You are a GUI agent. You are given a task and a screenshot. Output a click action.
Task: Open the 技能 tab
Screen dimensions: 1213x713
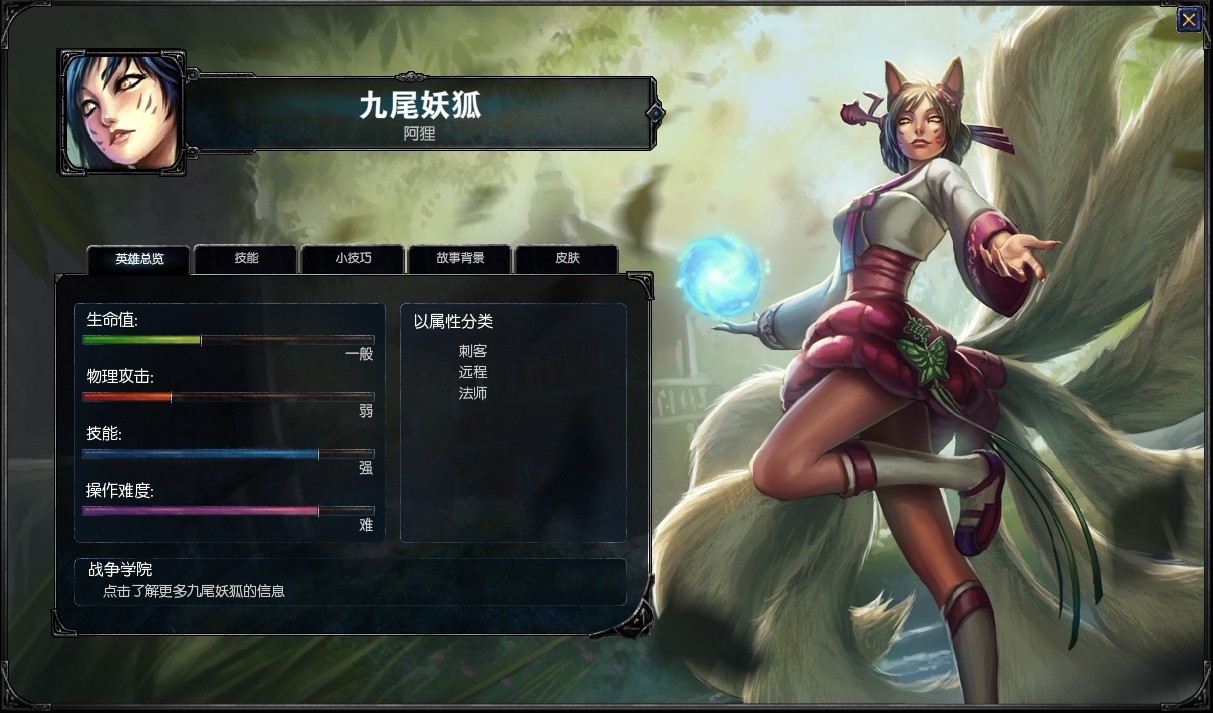point(246,259)
